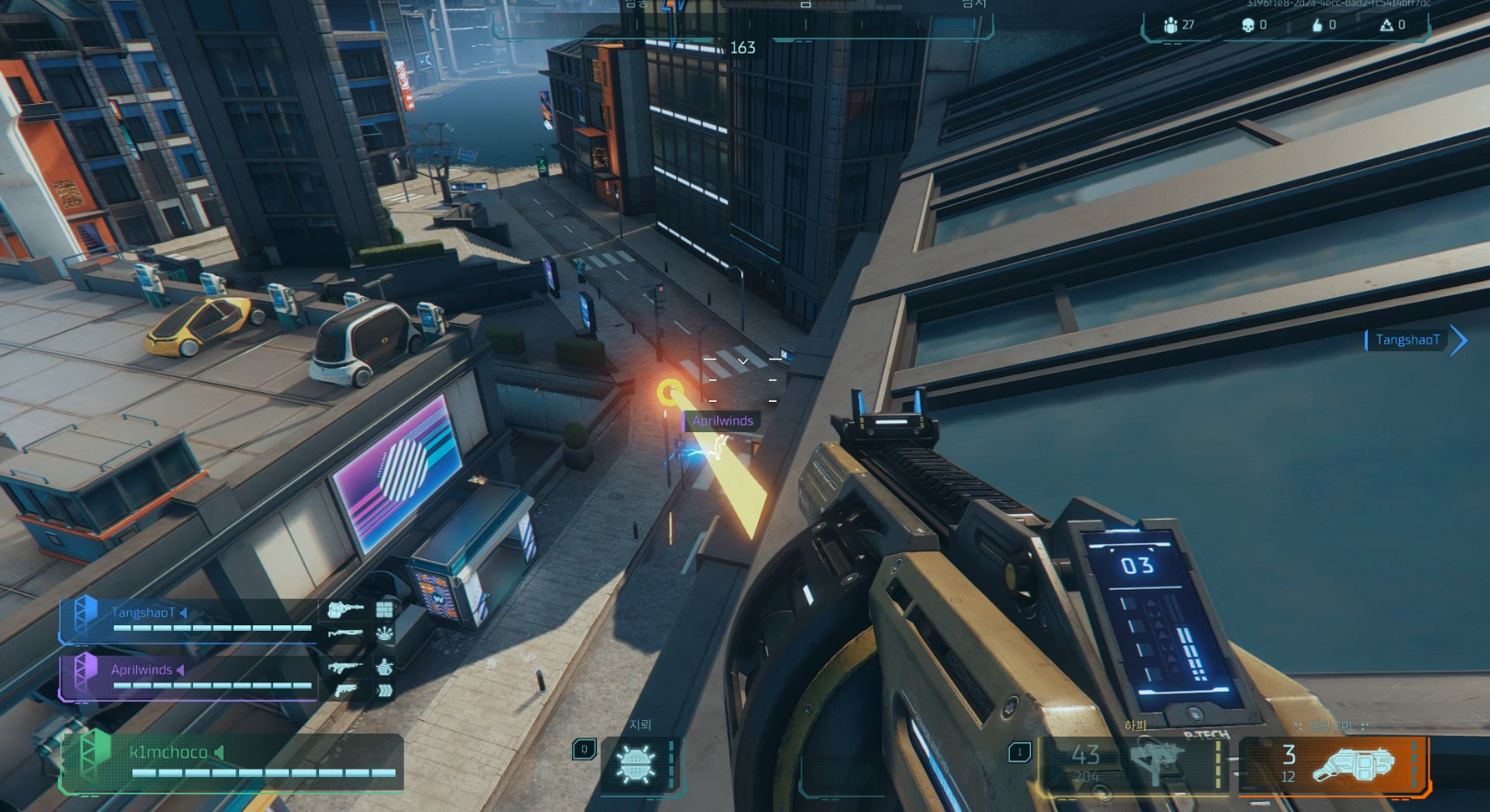The width and height of the screenshot is (1490, 812).
Task: Select the Mine hack ability slot
Action: pos(636,765)
